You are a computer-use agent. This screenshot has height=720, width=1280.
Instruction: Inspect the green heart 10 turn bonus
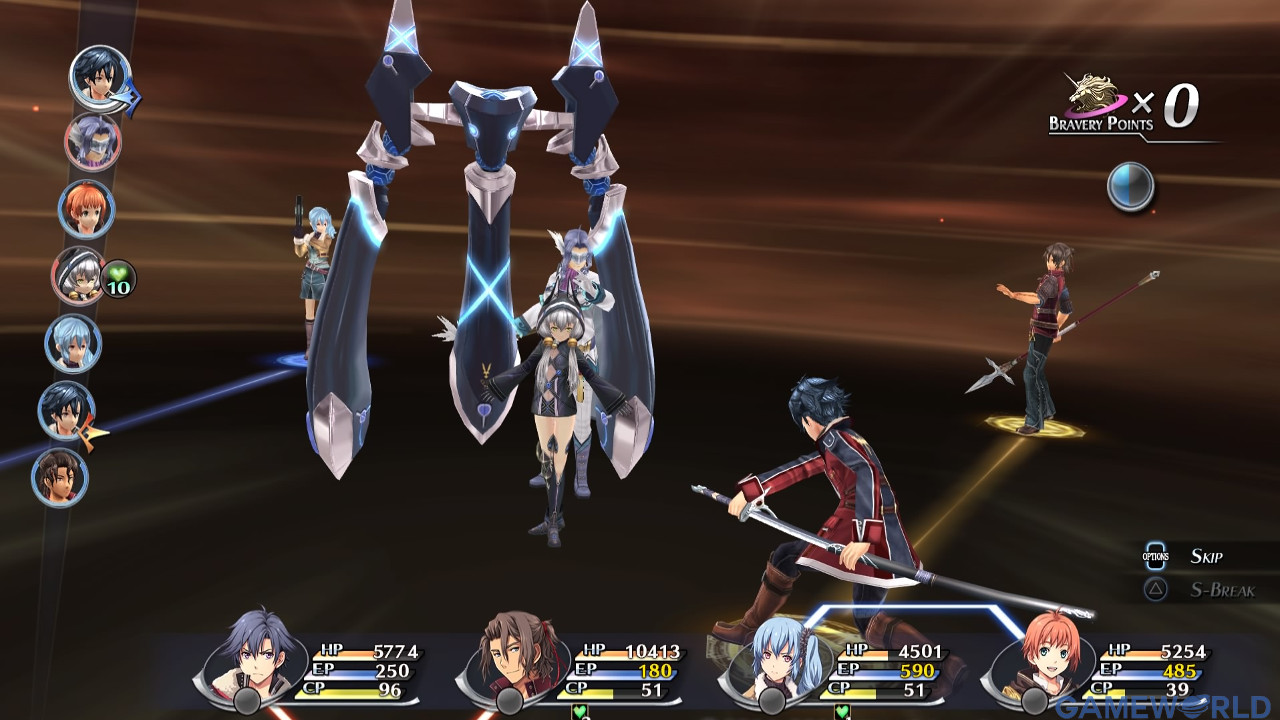[119, 281]
